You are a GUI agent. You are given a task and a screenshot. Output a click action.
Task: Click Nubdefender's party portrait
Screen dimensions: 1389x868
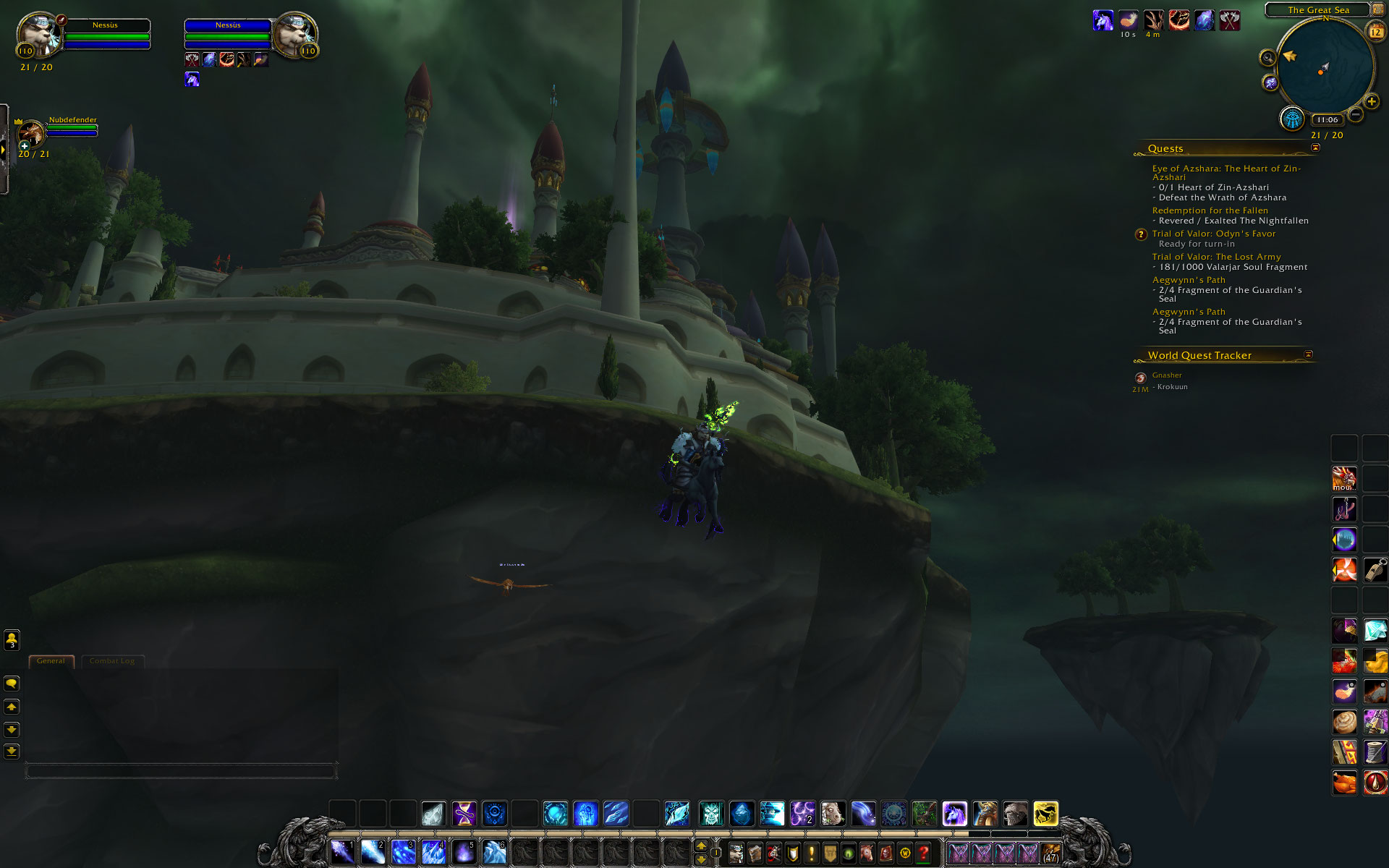point(31,134)
